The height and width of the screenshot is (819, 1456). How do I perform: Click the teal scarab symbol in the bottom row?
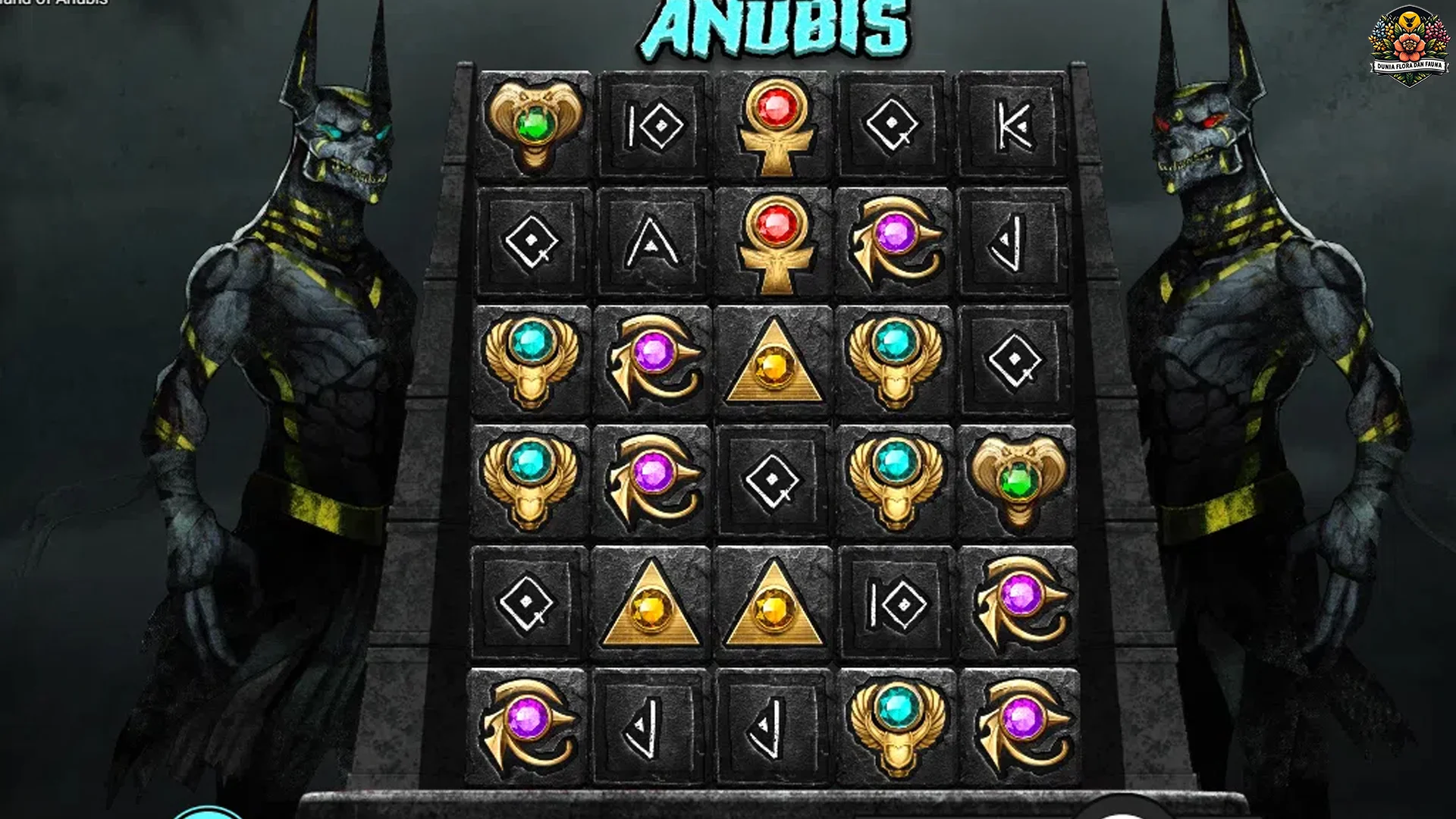pyautogui.click(x=895, y=724)
